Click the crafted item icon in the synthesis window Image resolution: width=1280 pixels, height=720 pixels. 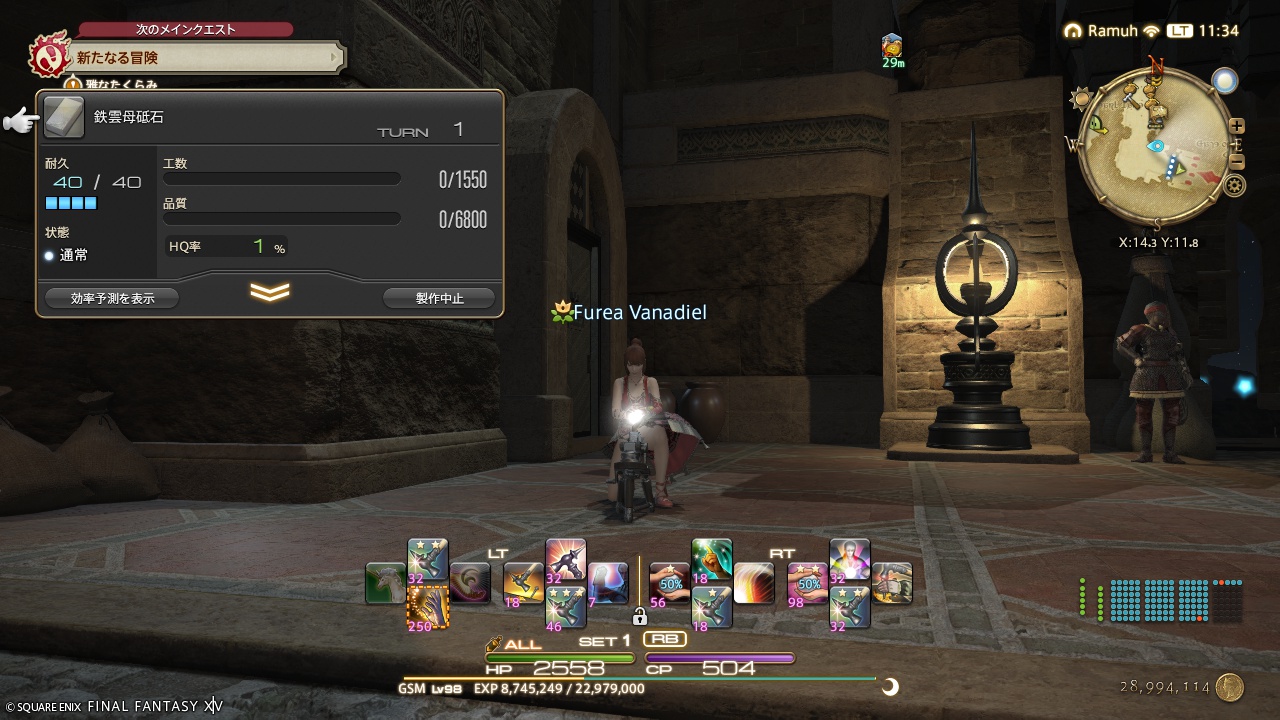coord(64,117)
